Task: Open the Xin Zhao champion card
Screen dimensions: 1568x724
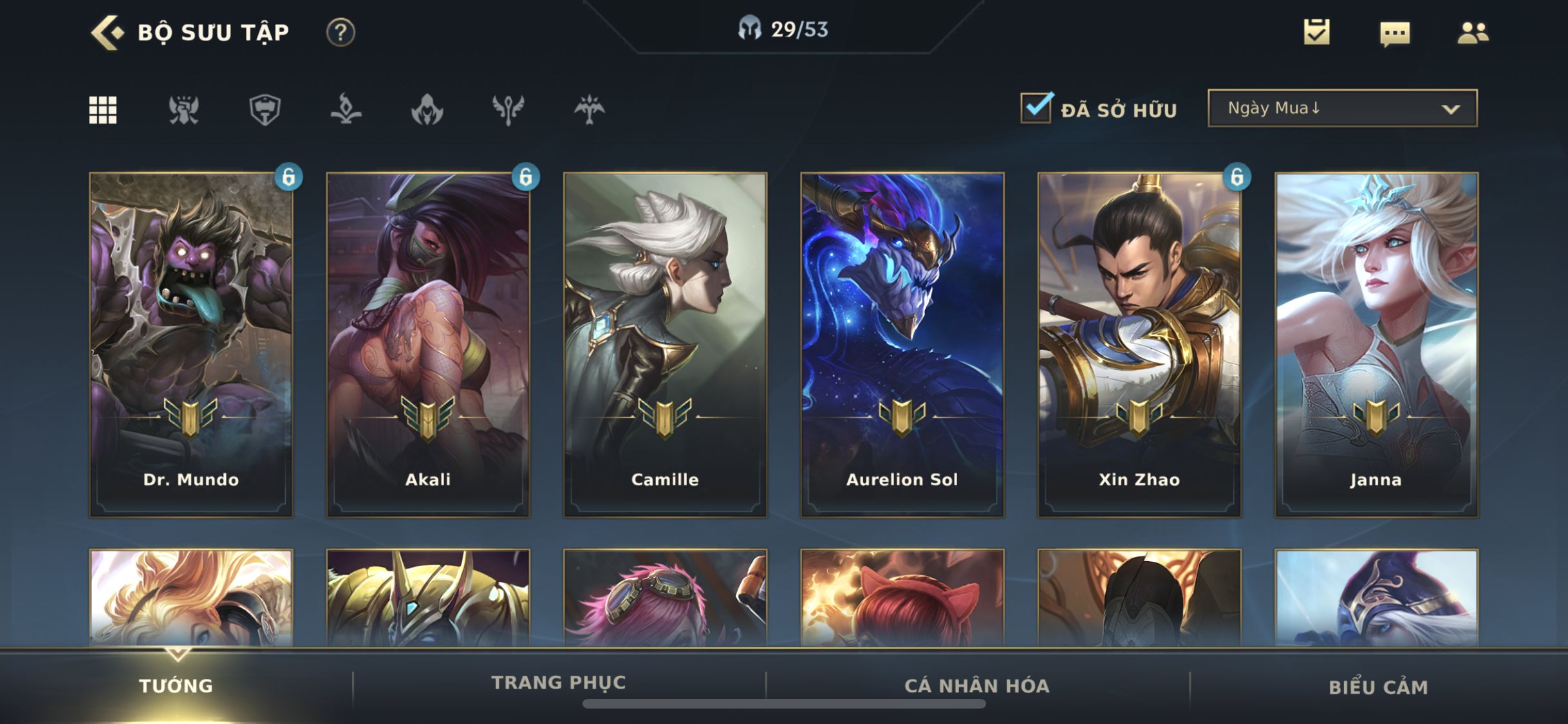Action: pyautogui.click(x=1139, y=344)
